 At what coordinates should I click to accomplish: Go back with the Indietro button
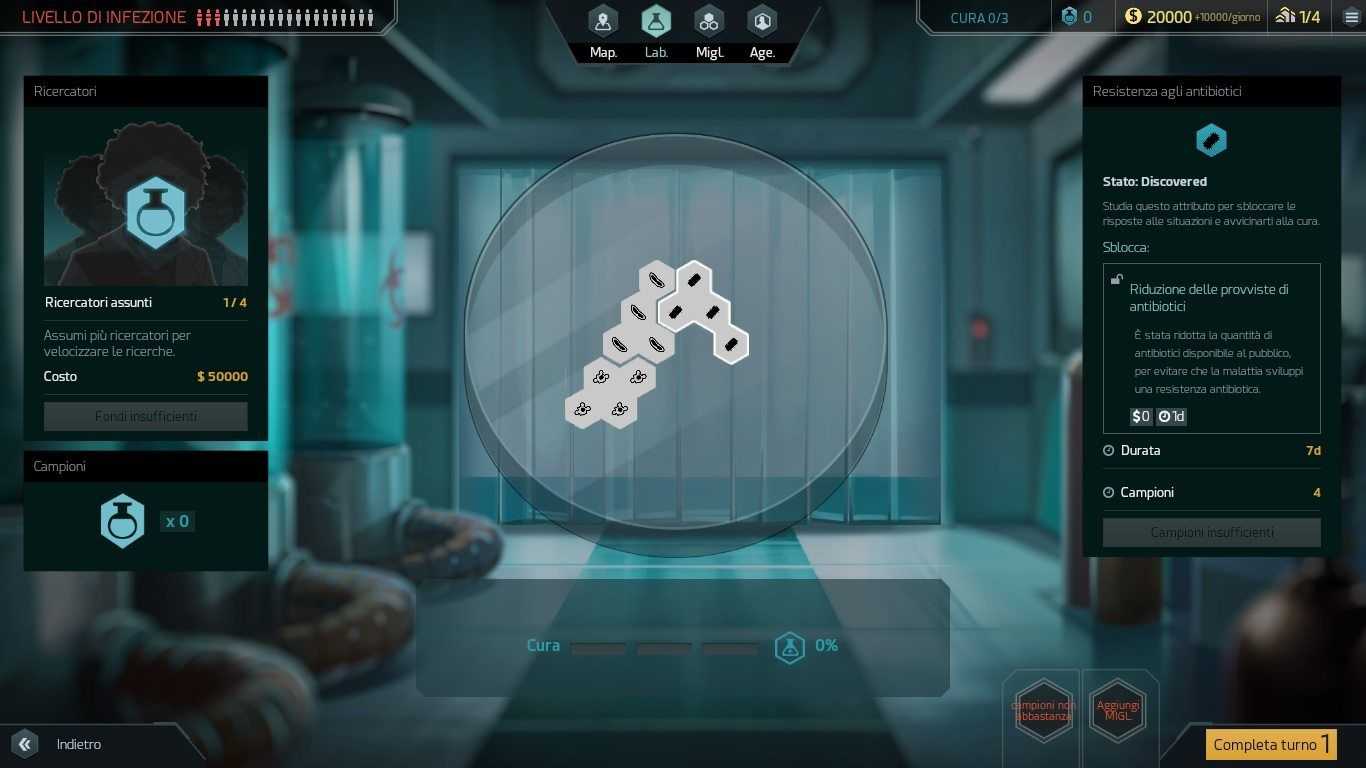[60, 744]
